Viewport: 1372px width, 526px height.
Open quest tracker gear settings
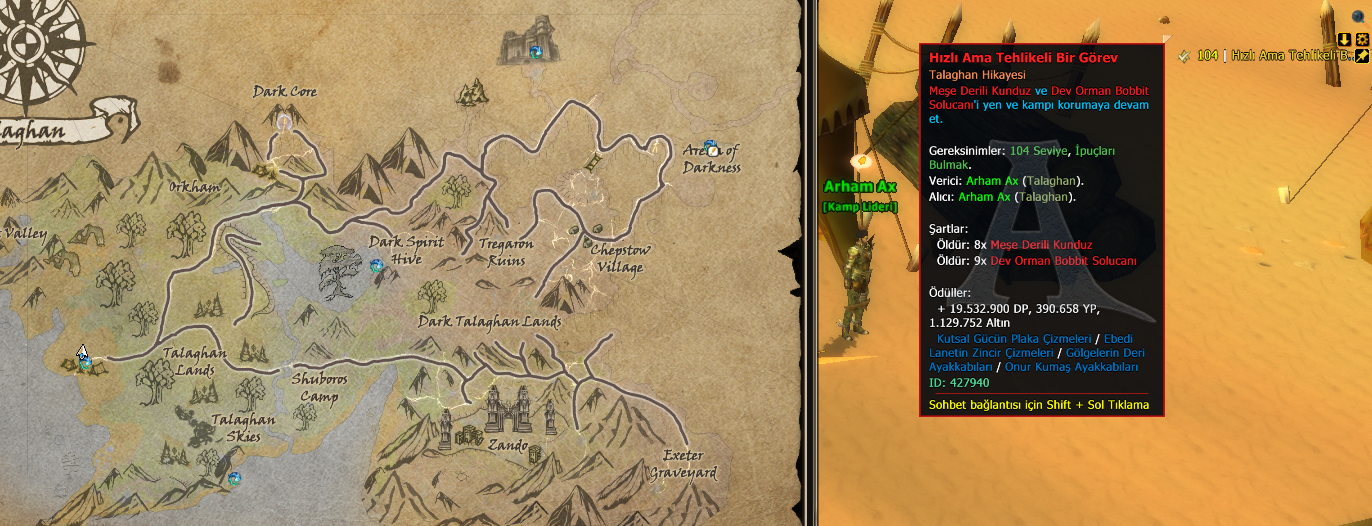coord(1361,39)
